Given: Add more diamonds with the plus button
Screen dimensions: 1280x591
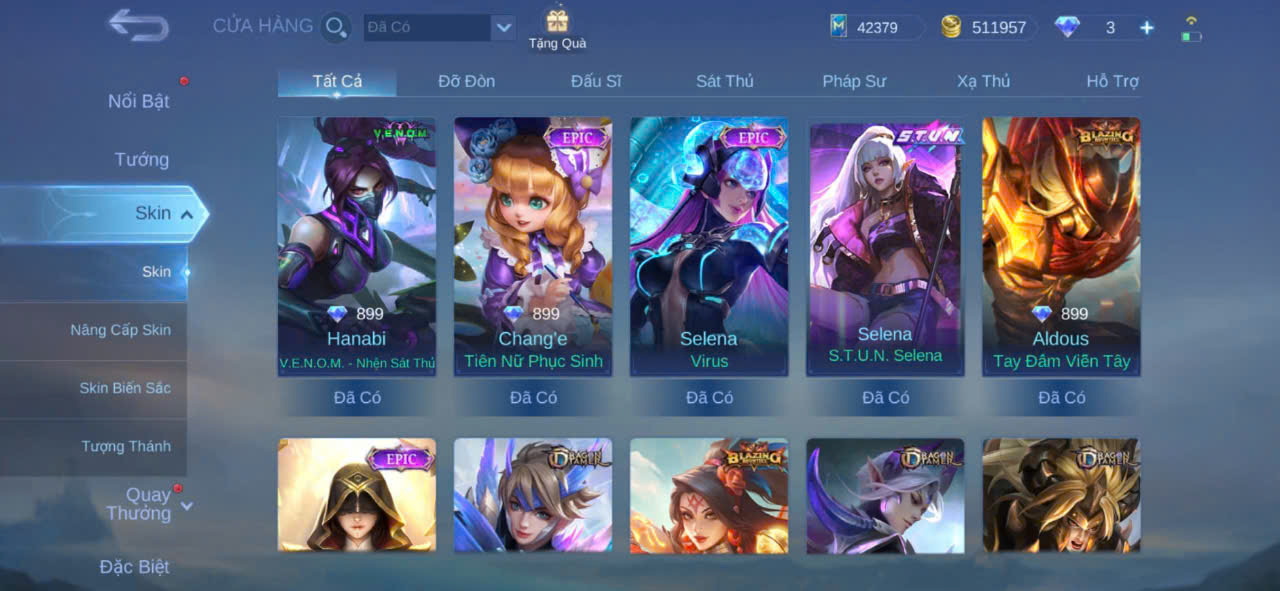Looking at the screenshot, I should [1147, 28].
